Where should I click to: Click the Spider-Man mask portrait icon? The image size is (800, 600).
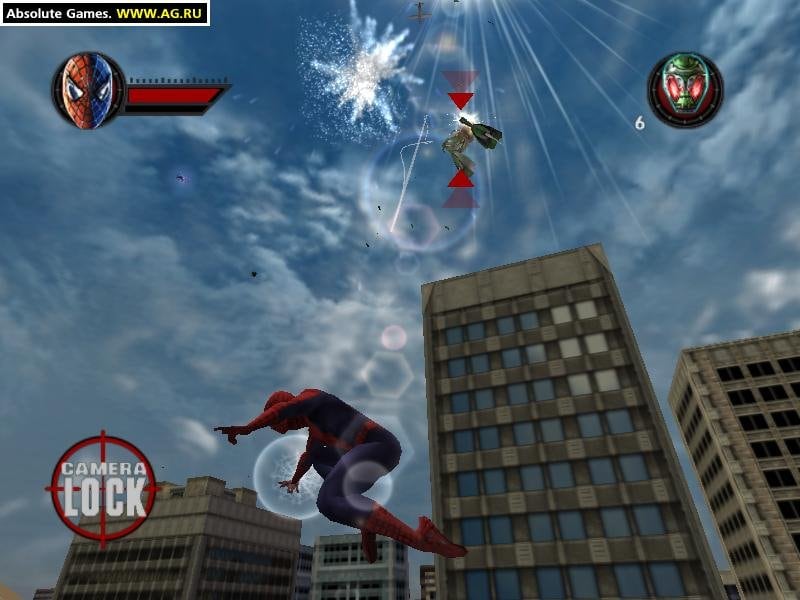pos(87,90)
